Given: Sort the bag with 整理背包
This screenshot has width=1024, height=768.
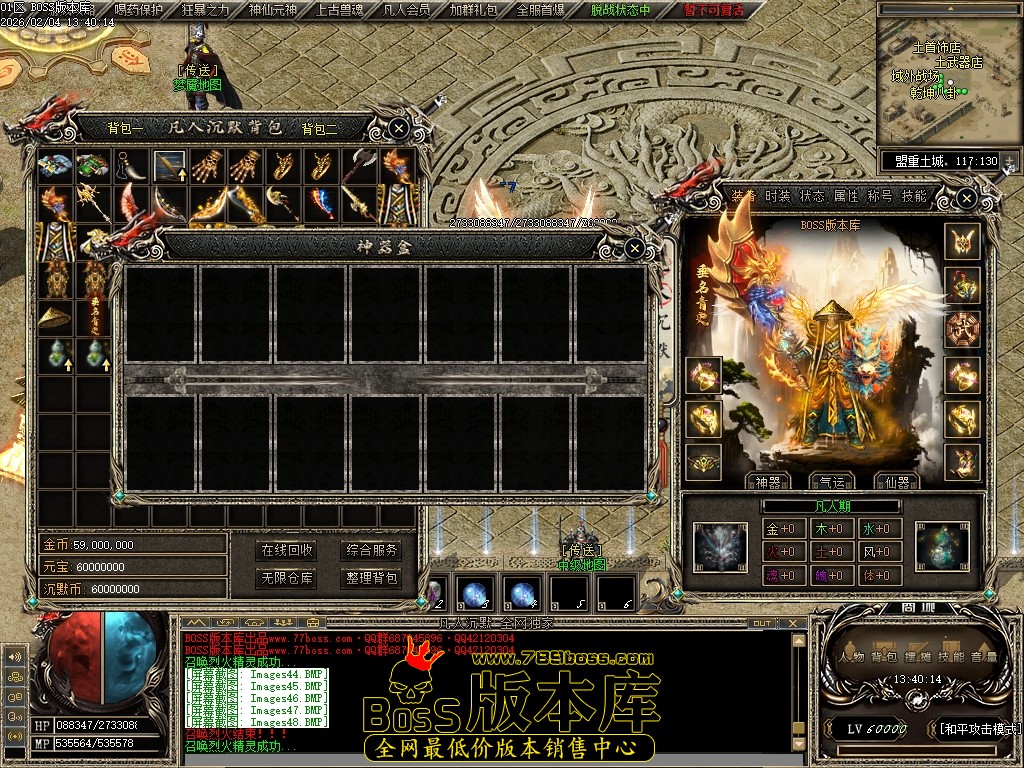Looking at the screenshot, I should click(371, 577).
